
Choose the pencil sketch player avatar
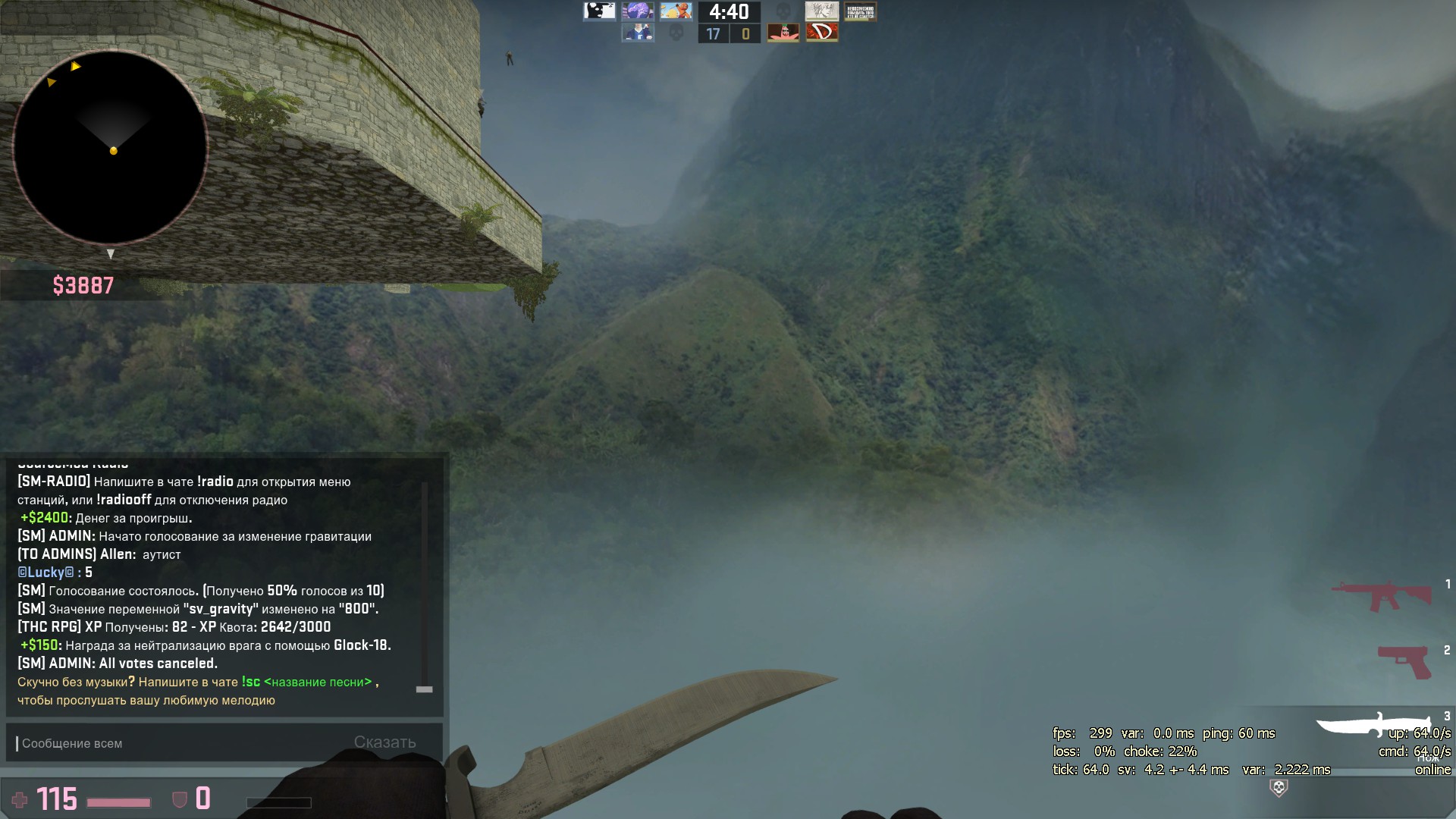click(x=821, y=11)
